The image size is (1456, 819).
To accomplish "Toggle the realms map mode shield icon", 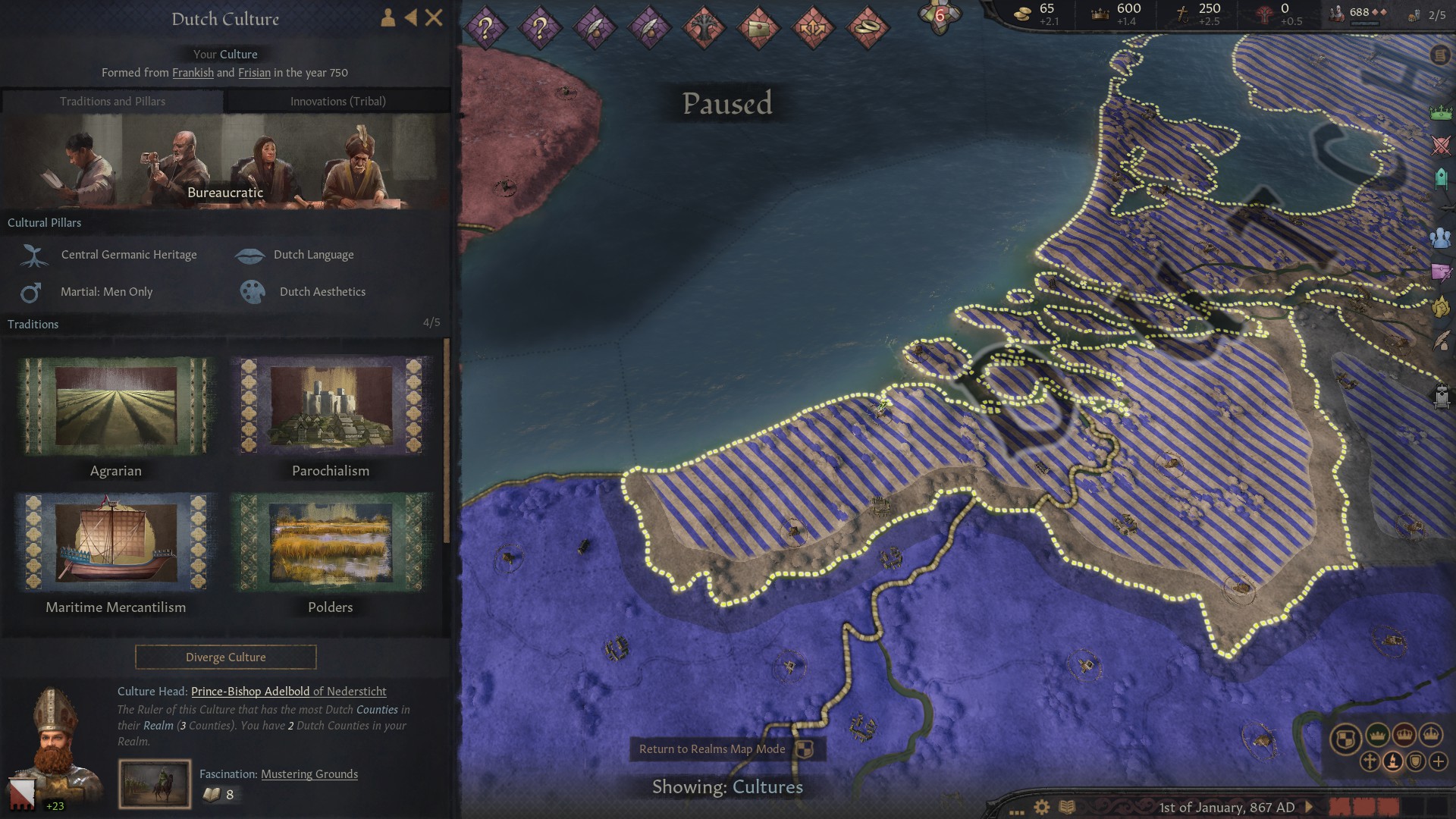I will pos(1415,761).
